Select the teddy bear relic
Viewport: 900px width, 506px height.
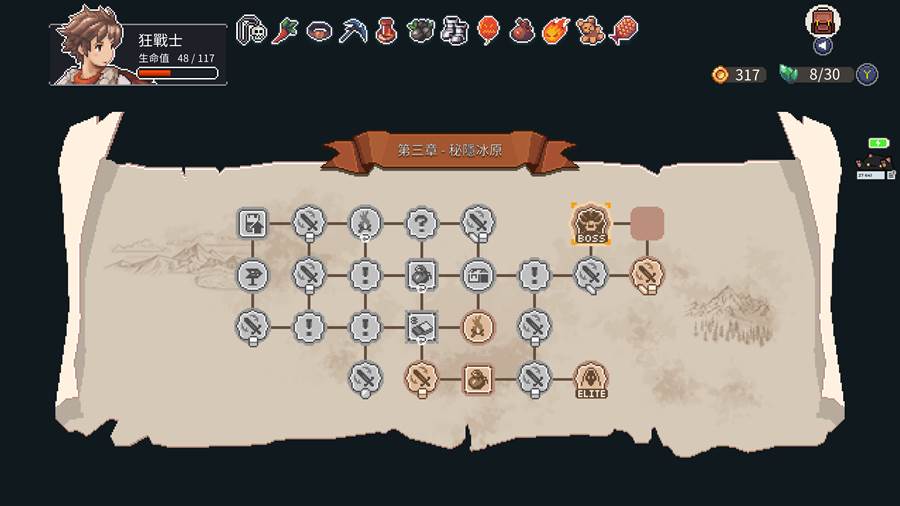pos(590,31)
